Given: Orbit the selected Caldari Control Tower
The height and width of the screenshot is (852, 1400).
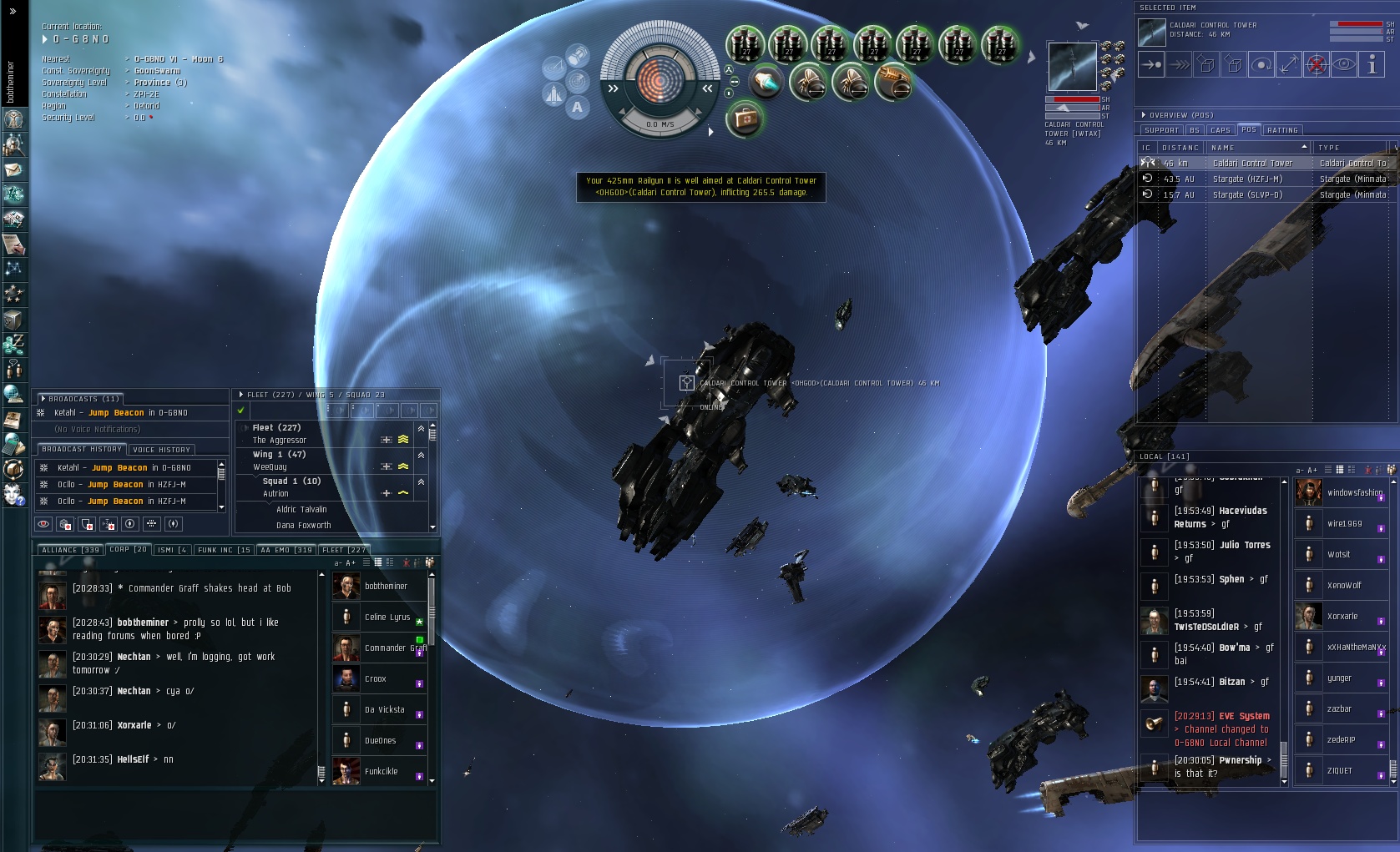Looking at the screenshot, I should click(x=1261, y=64).
